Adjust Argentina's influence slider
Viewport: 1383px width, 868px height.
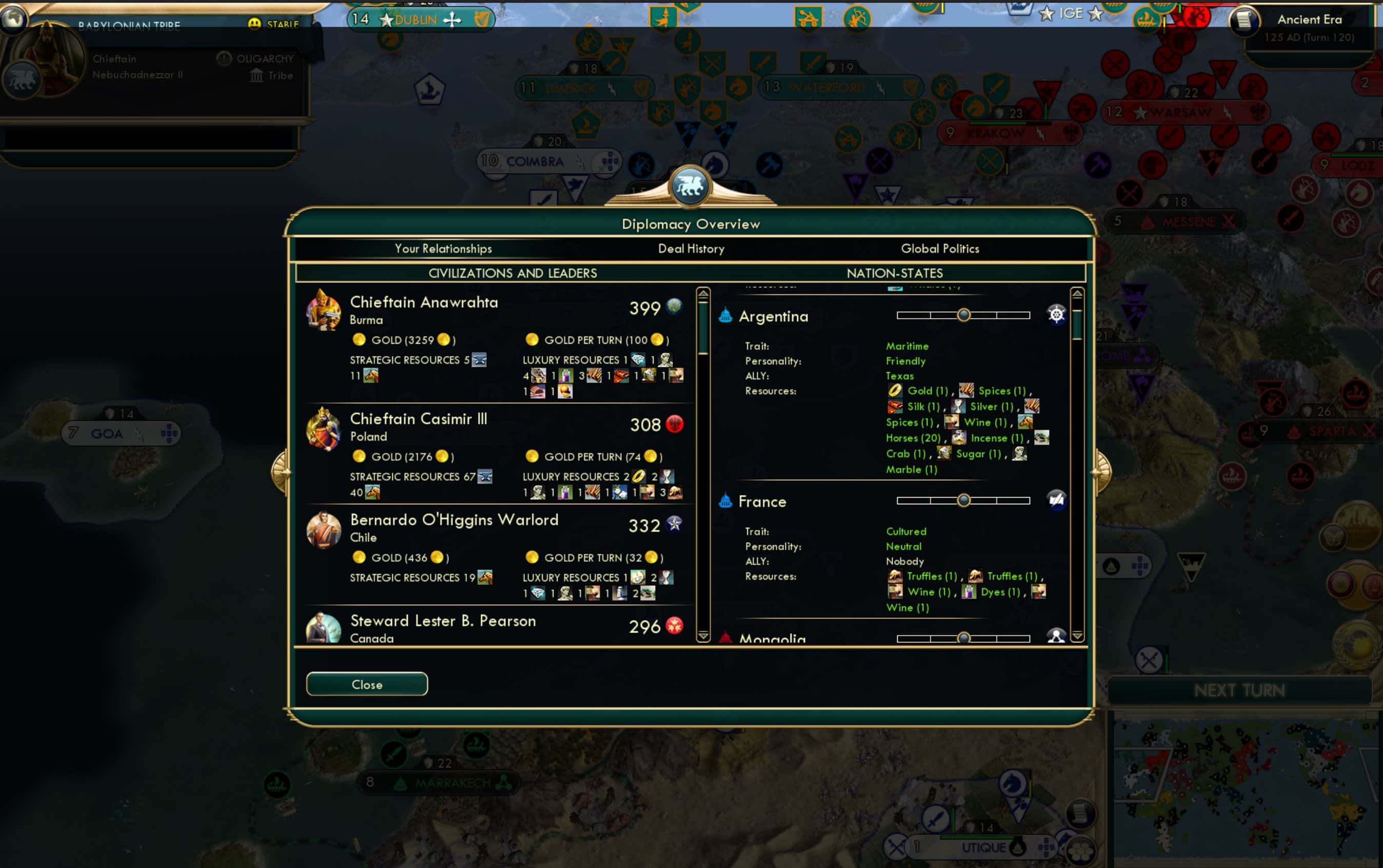tap(964, 314)
